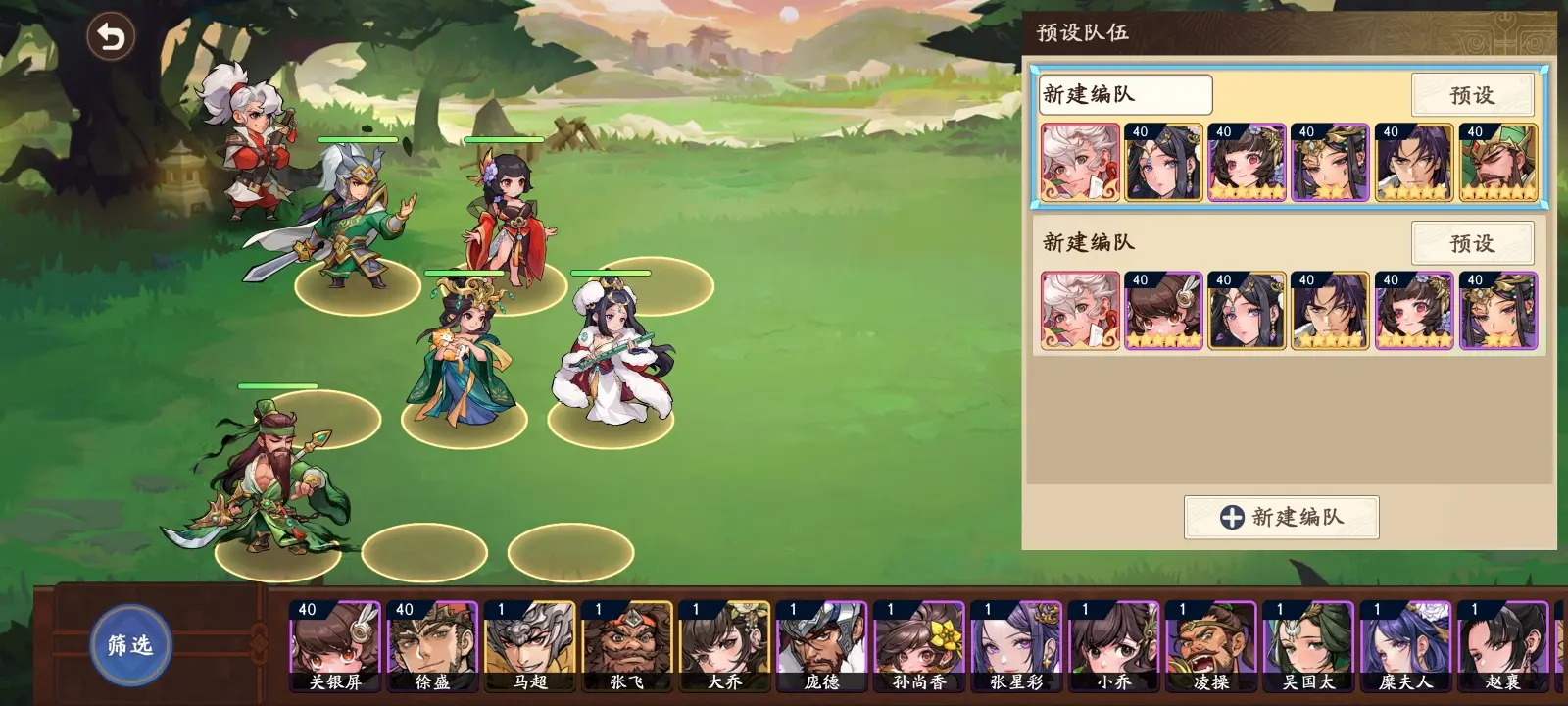This screenshot has height=706, width=1568.
Task: Select 凌操 icon in the hero roster
Action: tap(1208, 642)
